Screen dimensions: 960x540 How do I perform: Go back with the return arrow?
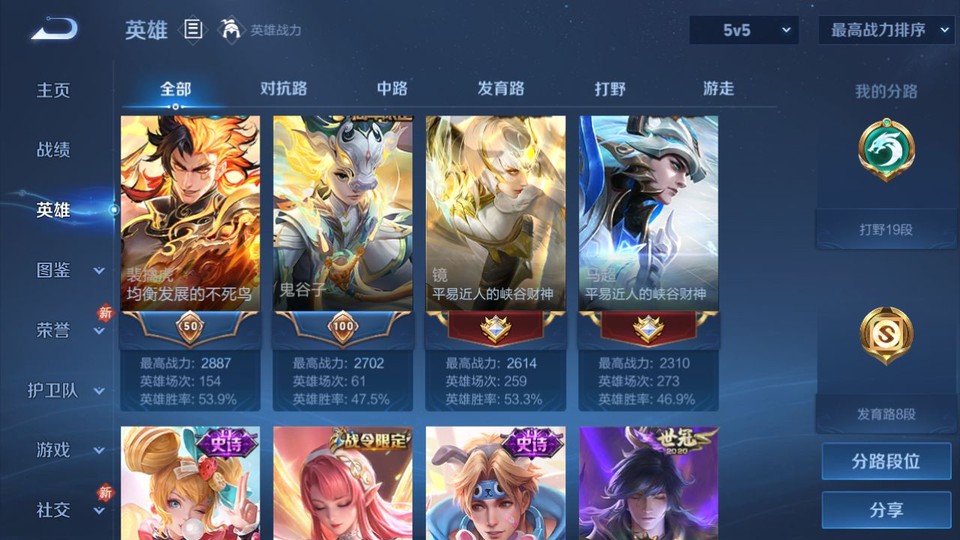click(x=54, y=29)
